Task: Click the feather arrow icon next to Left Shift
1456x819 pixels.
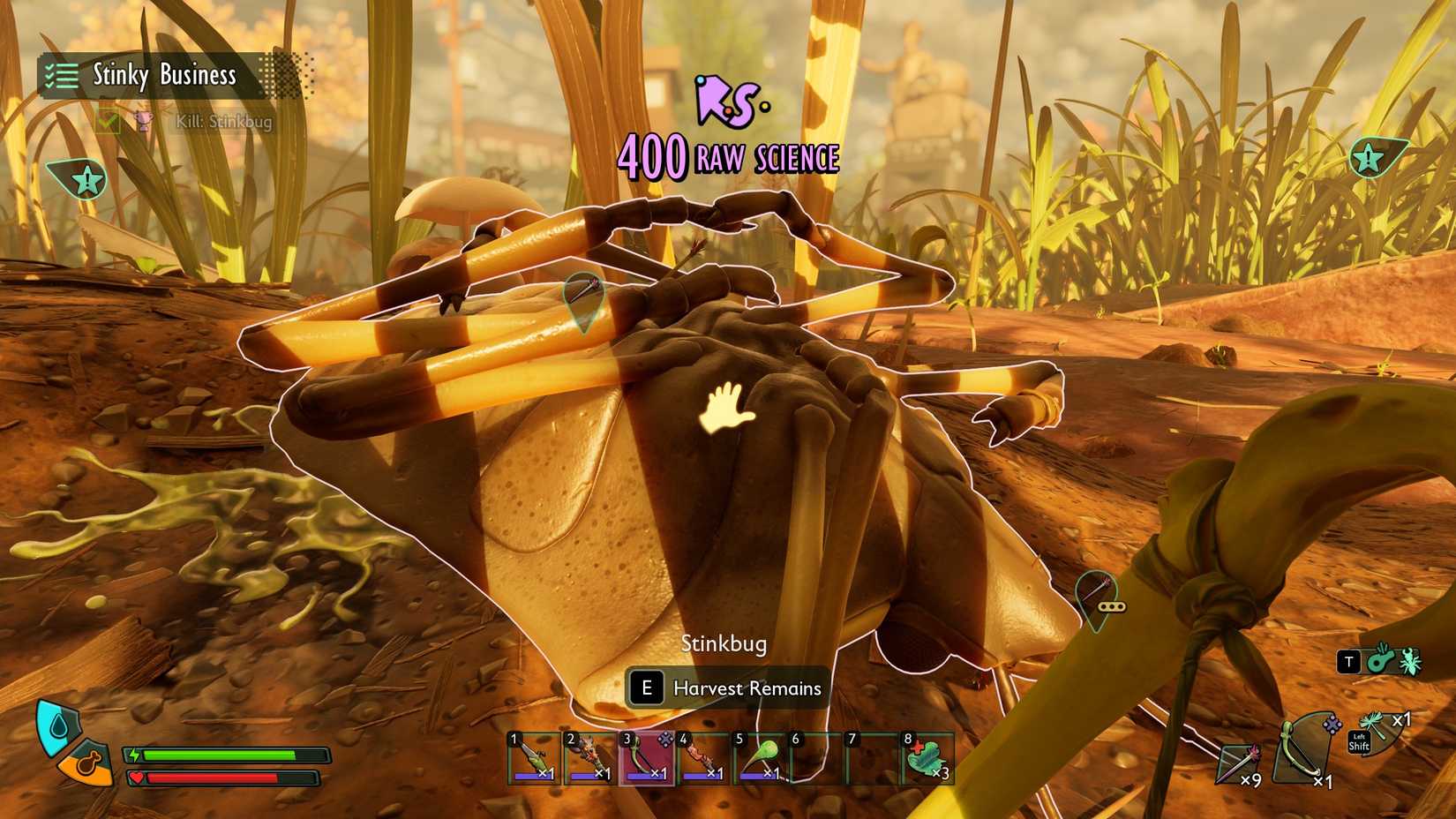Action: [x=1374, y=725]
